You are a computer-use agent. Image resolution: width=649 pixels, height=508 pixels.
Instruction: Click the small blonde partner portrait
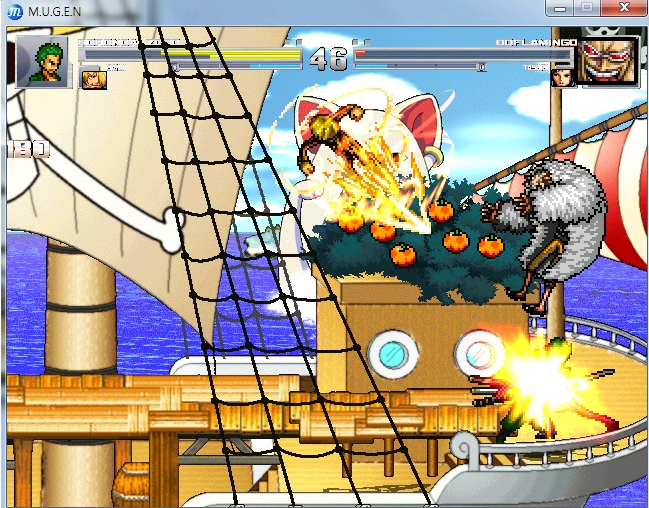point(93,77)
